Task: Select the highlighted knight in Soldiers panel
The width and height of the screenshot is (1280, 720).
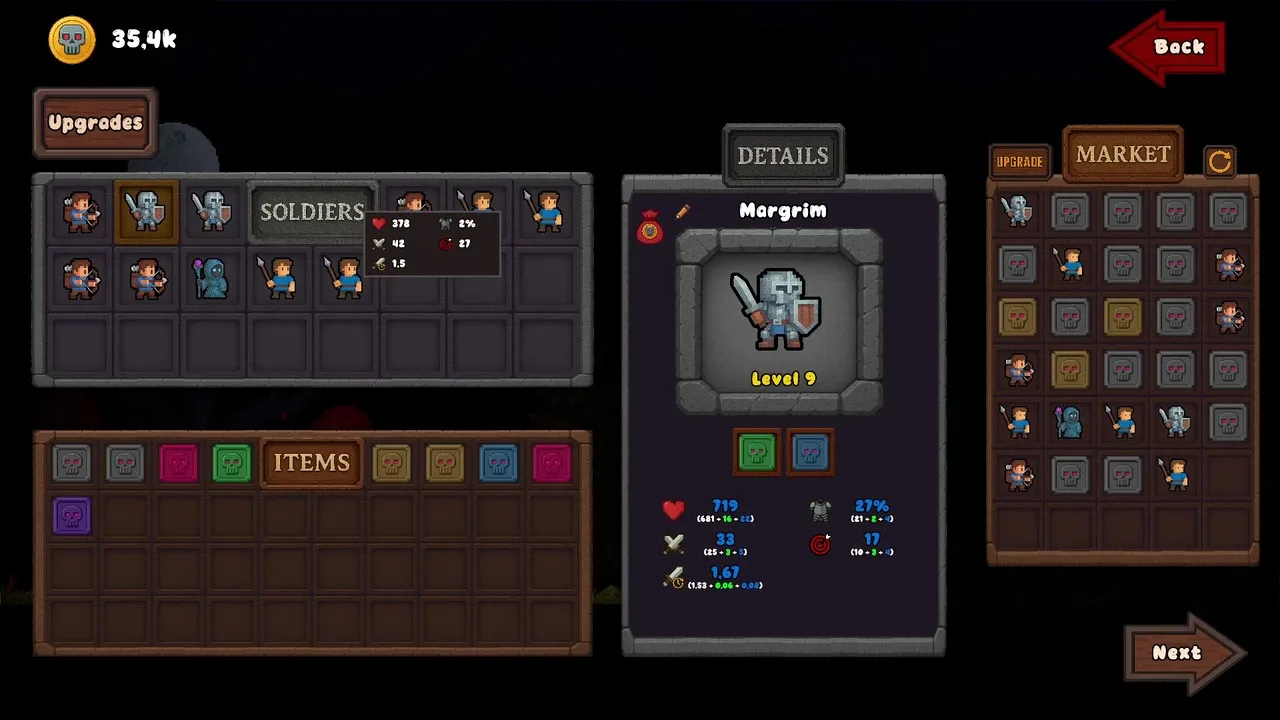Action: click(146, 211)
